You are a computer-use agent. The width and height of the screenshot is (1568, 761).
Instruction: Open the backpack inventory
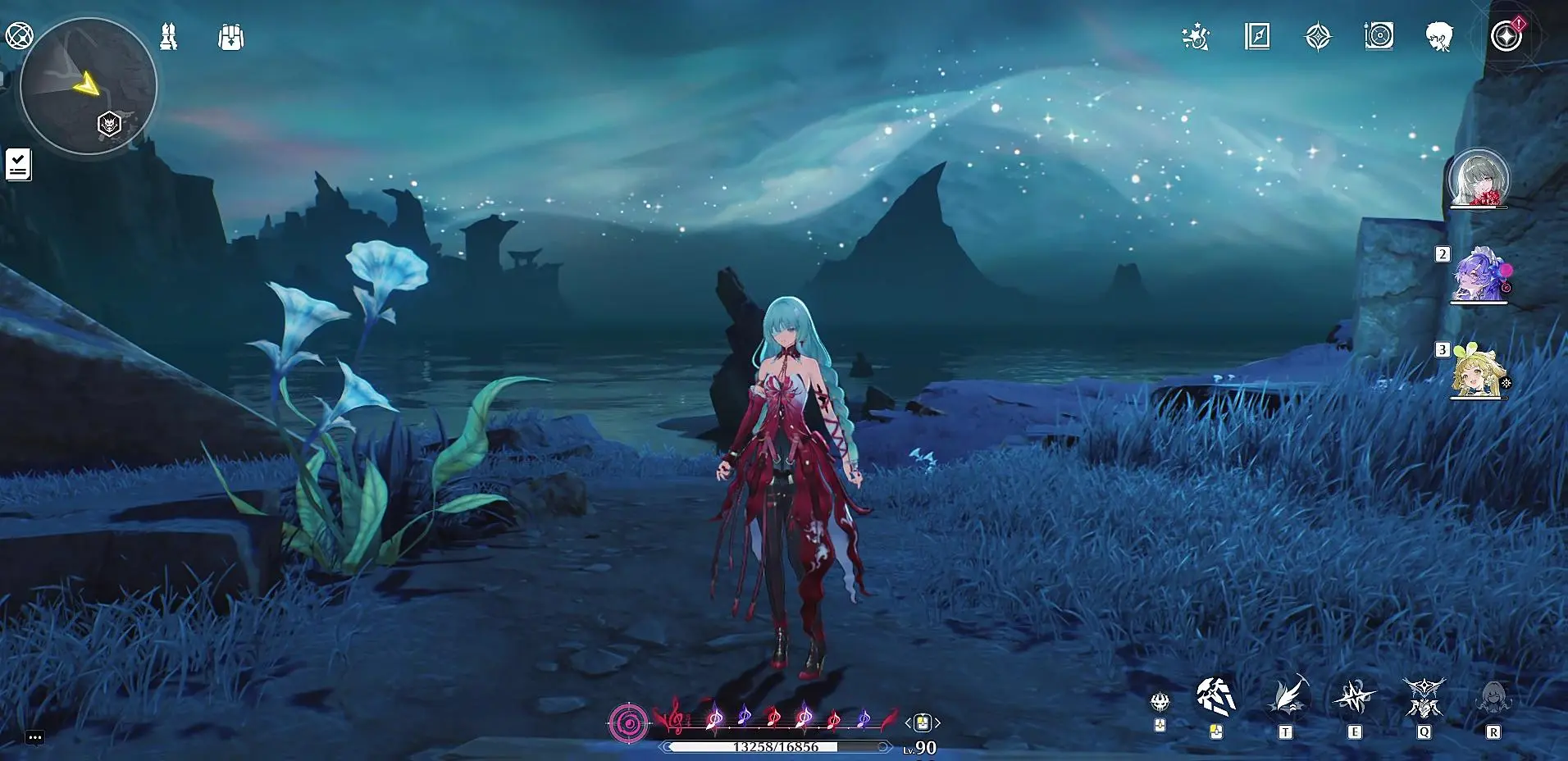click(x=231, y=37)
